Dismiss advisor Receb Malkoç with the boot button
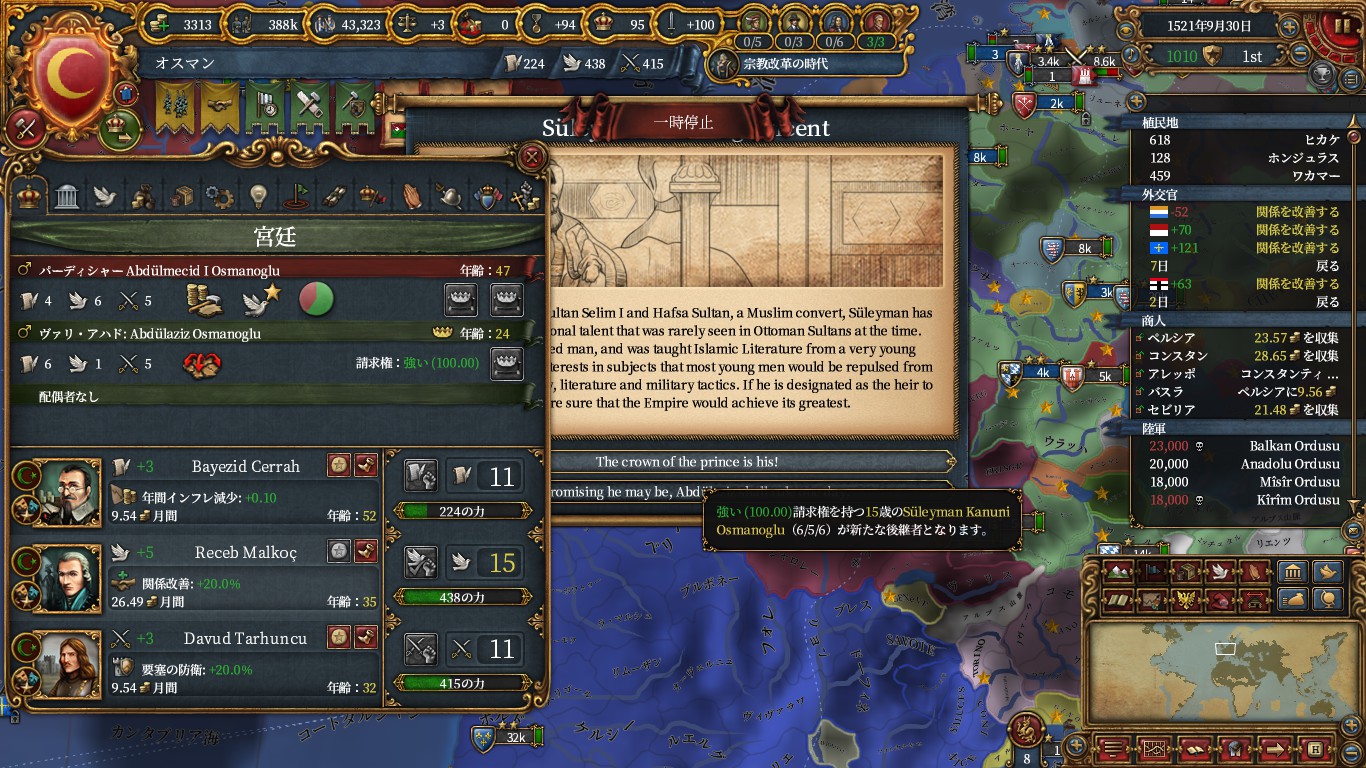Viewport: 1366px width, 768px height. 367,551
